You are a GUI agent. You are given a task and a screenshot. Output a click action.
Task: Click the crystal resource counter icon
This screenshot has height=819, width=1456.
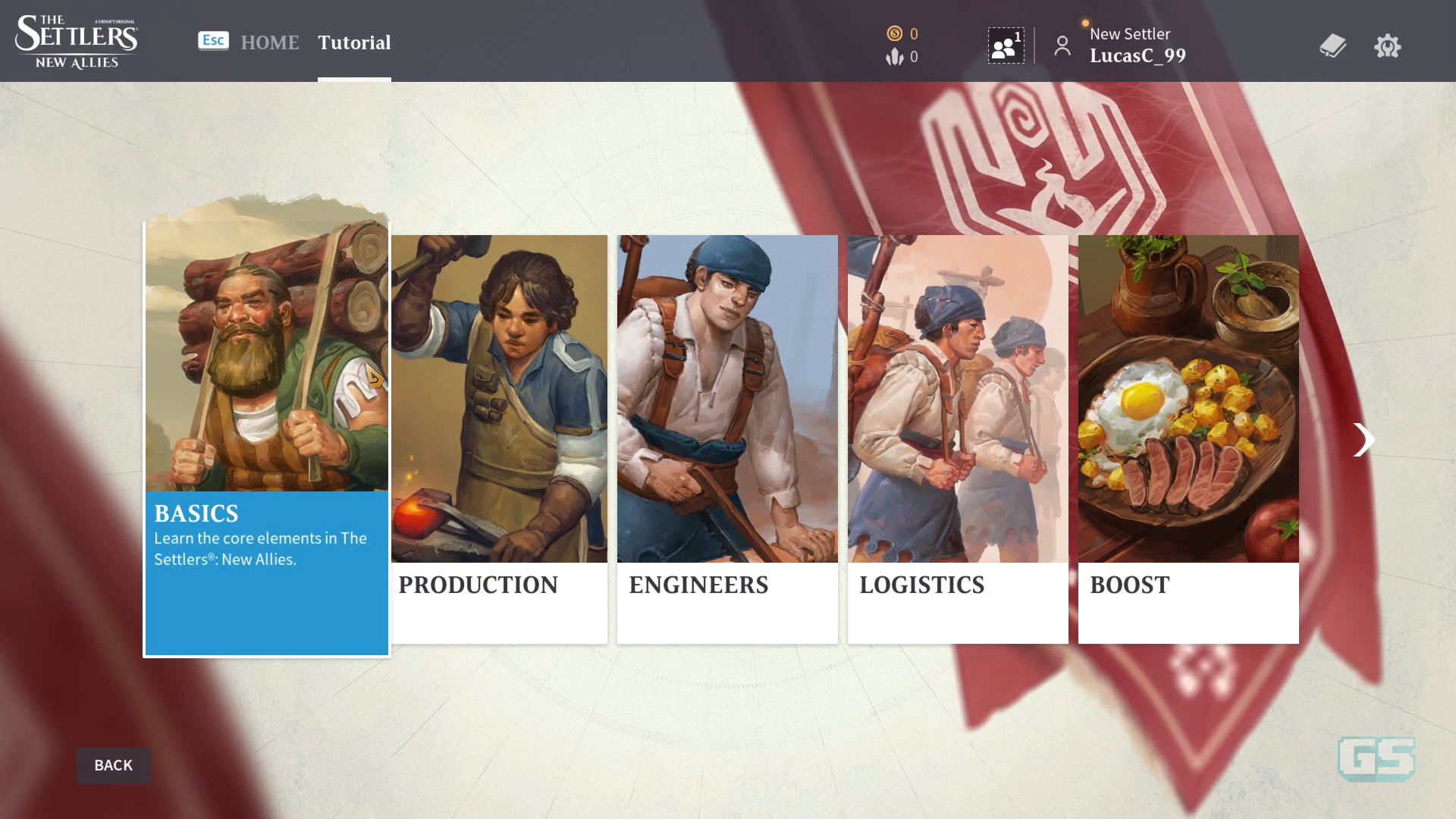(x=896, y=56)
